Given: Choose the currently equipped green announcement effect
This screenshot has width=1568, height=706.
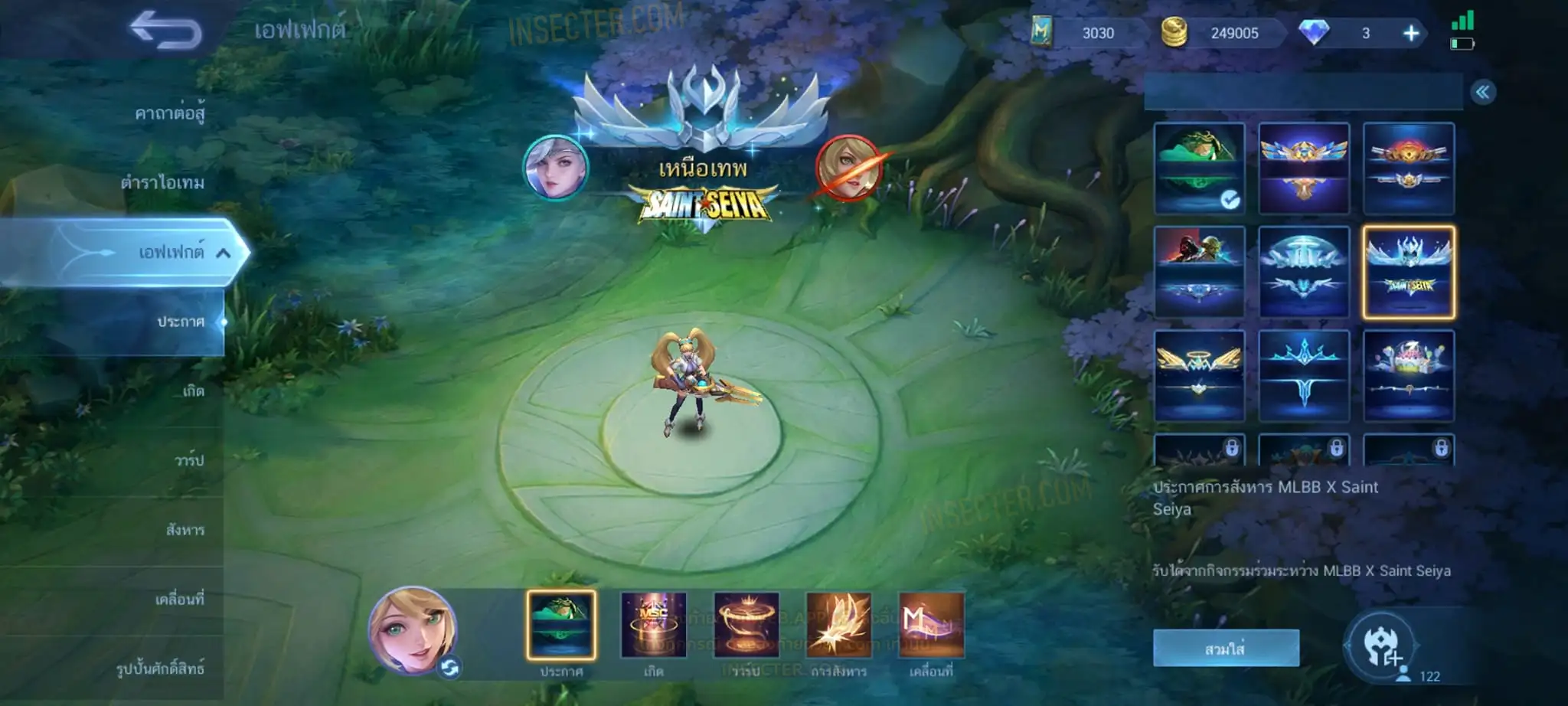Looking at the screenshot, I should tap(1199, 168).
